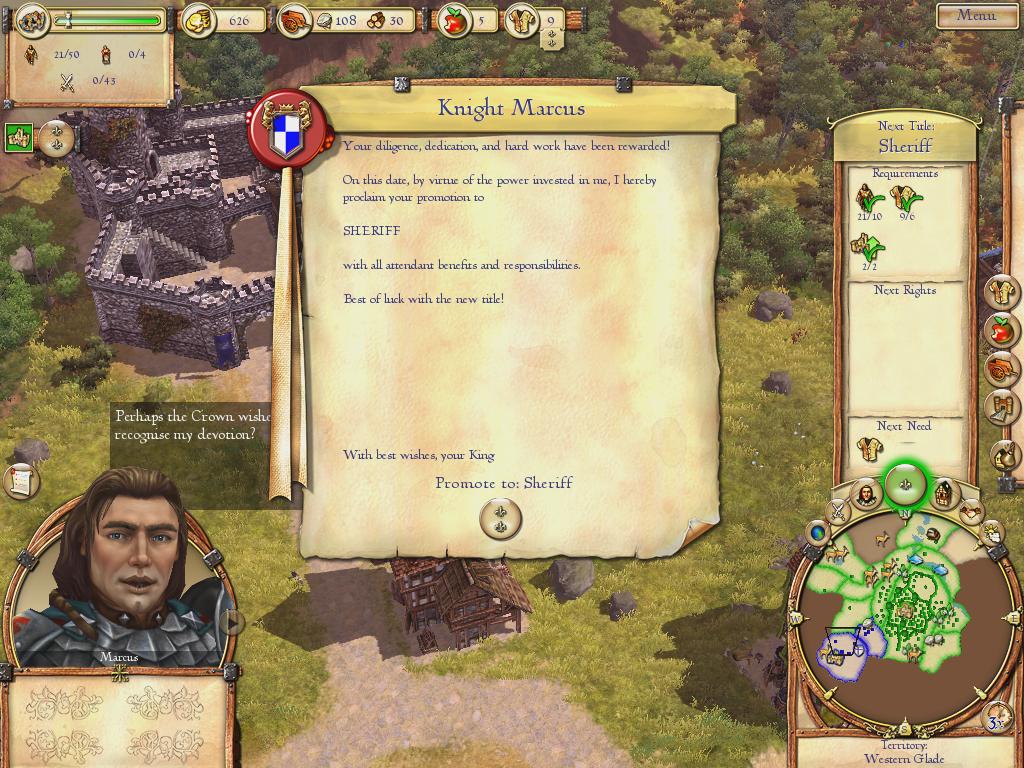Click the house icon above the minimap
Screen dimensions: 1024x768
point(945,493)
